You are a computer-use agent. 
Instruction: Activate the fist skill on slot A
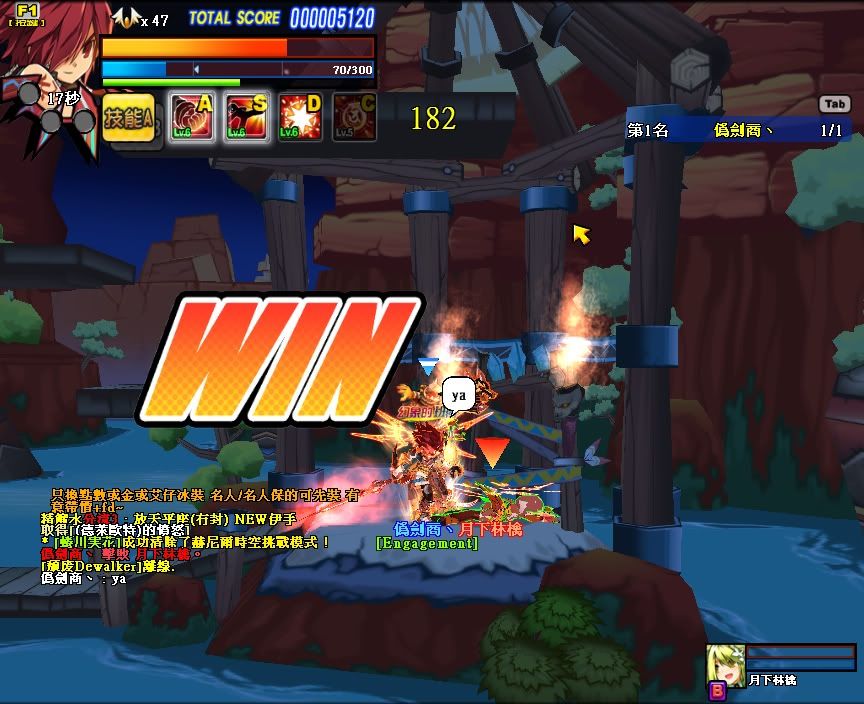[x=192, y=118]
